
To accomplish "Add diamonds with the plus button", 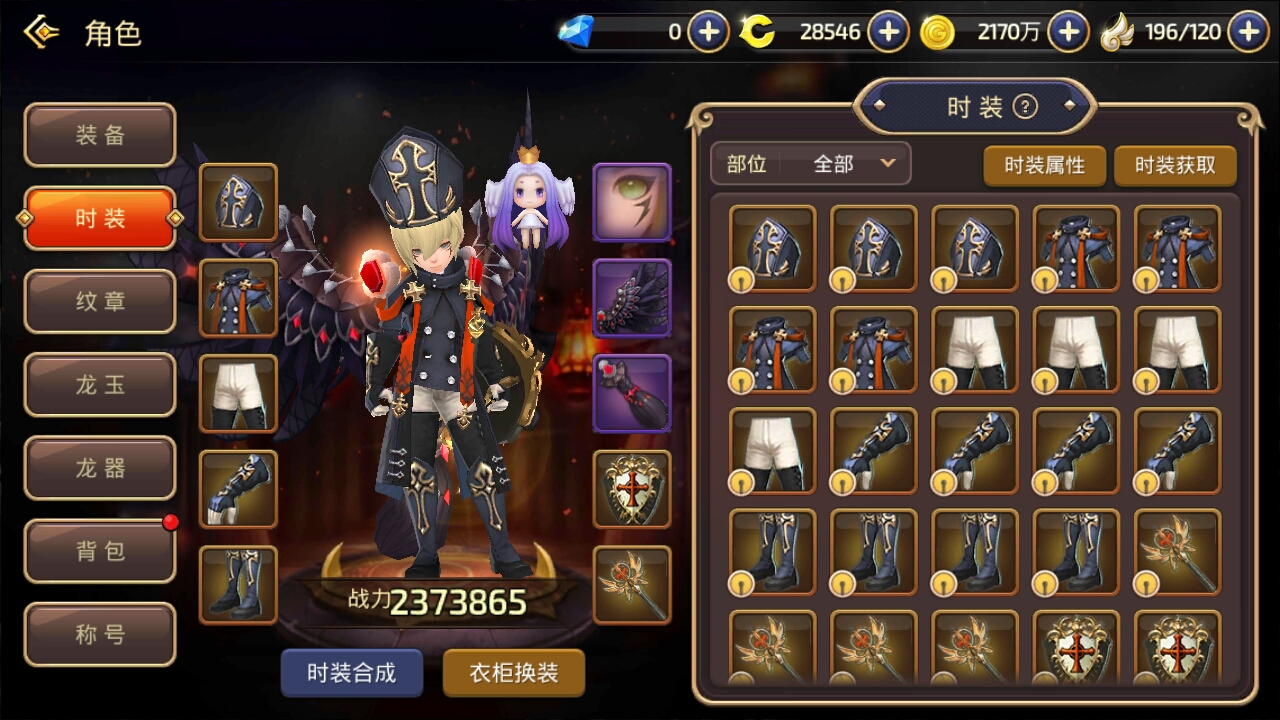I will (x=708, y=32).
